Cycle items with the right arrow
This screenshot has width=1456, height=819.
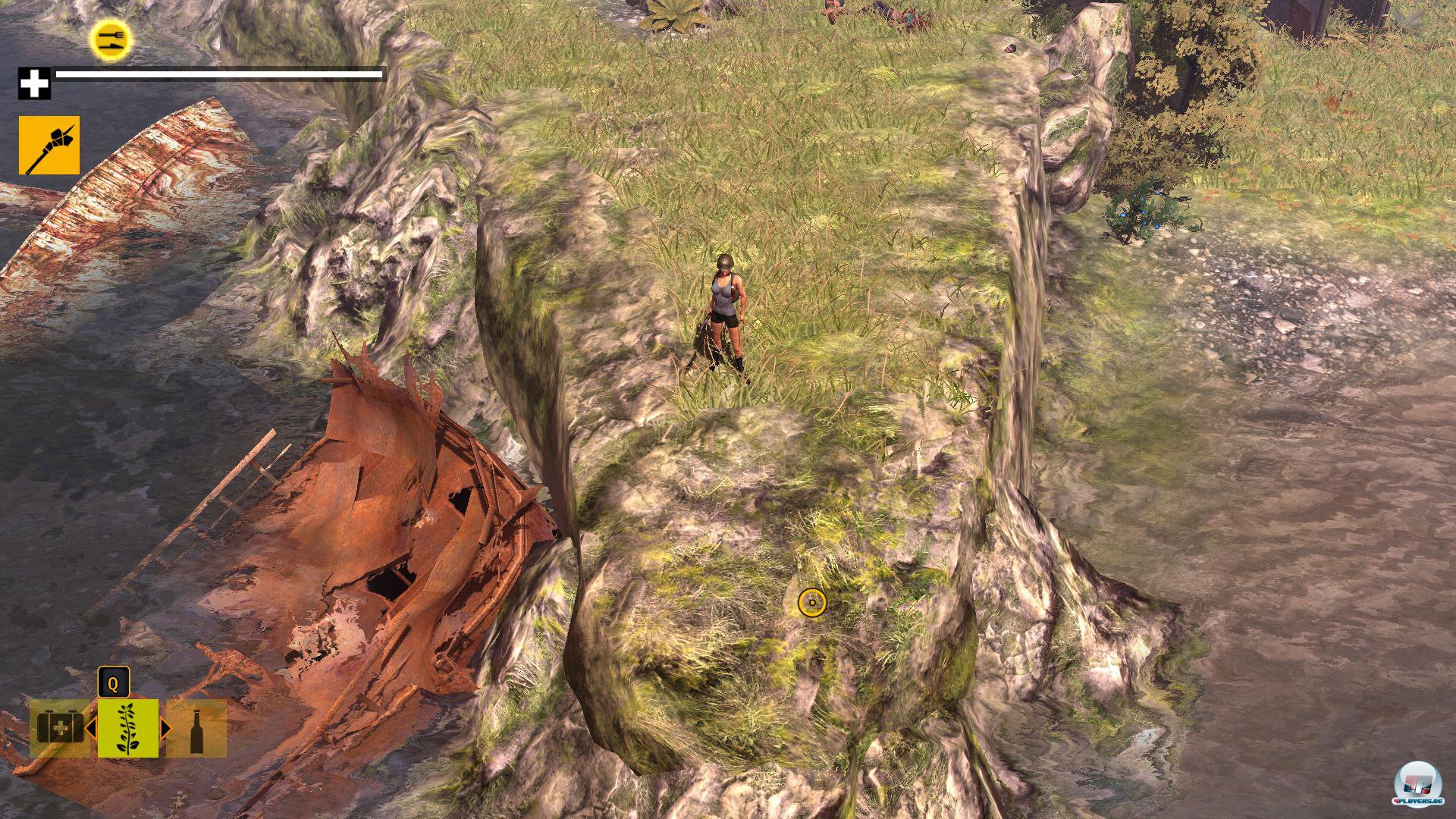[x=165, y=729]
